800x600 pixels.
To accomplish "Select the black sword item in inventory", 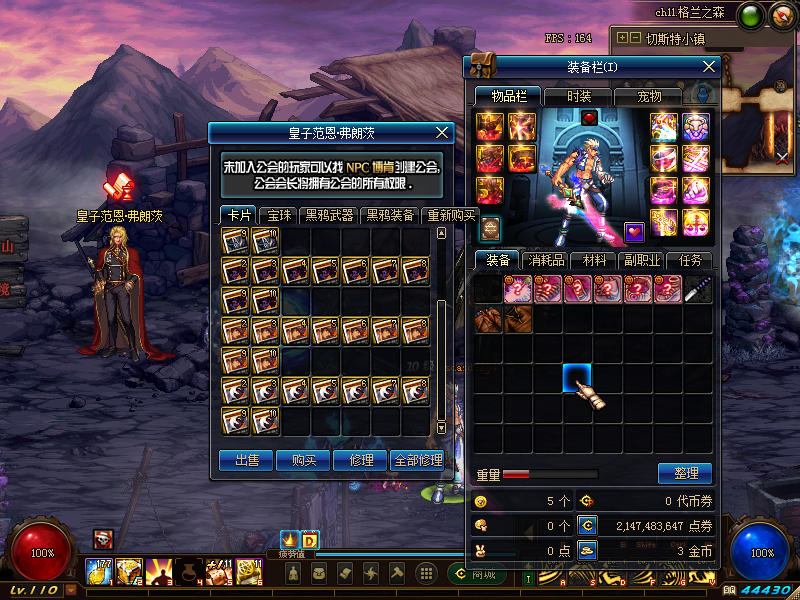I will (698, 290).
